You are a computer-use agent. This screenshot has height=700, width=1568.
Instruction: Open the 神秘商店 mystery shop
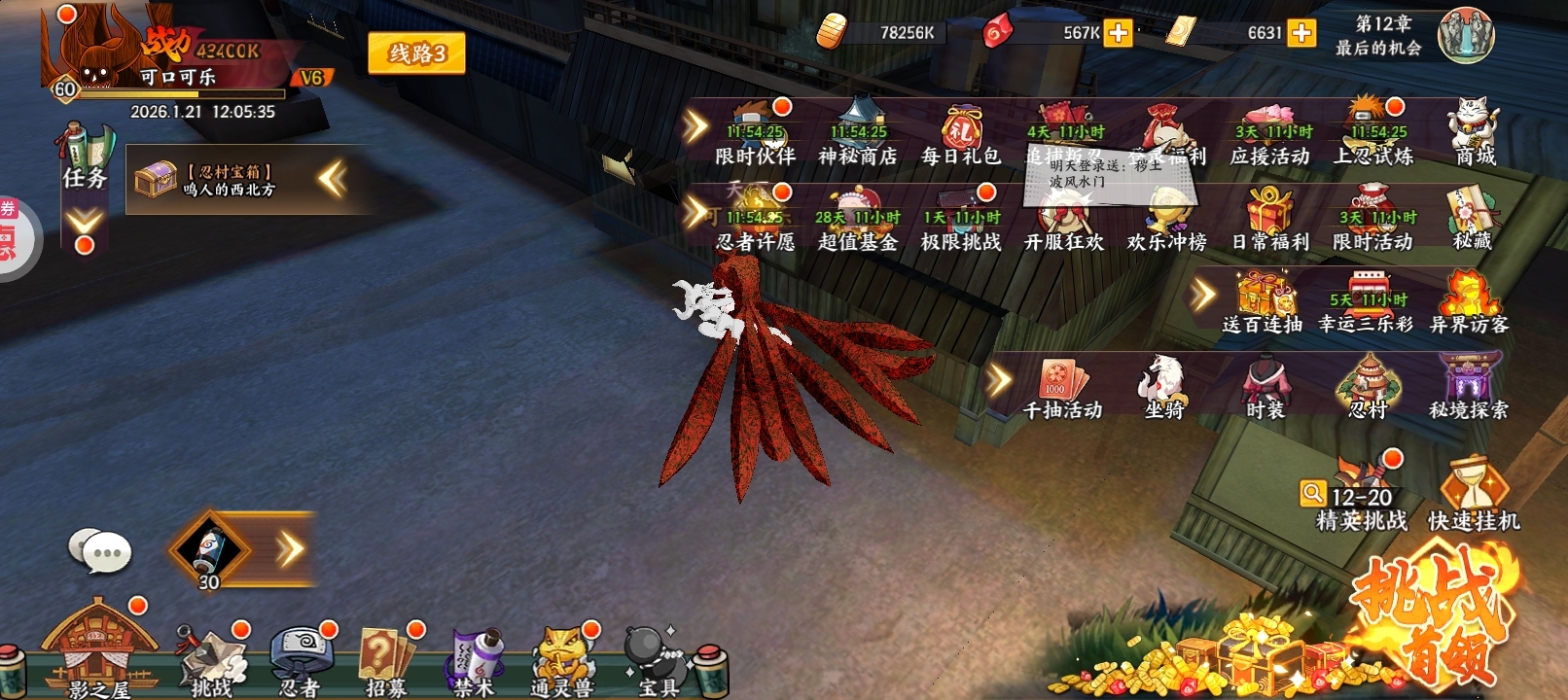[x=858, y=134]
